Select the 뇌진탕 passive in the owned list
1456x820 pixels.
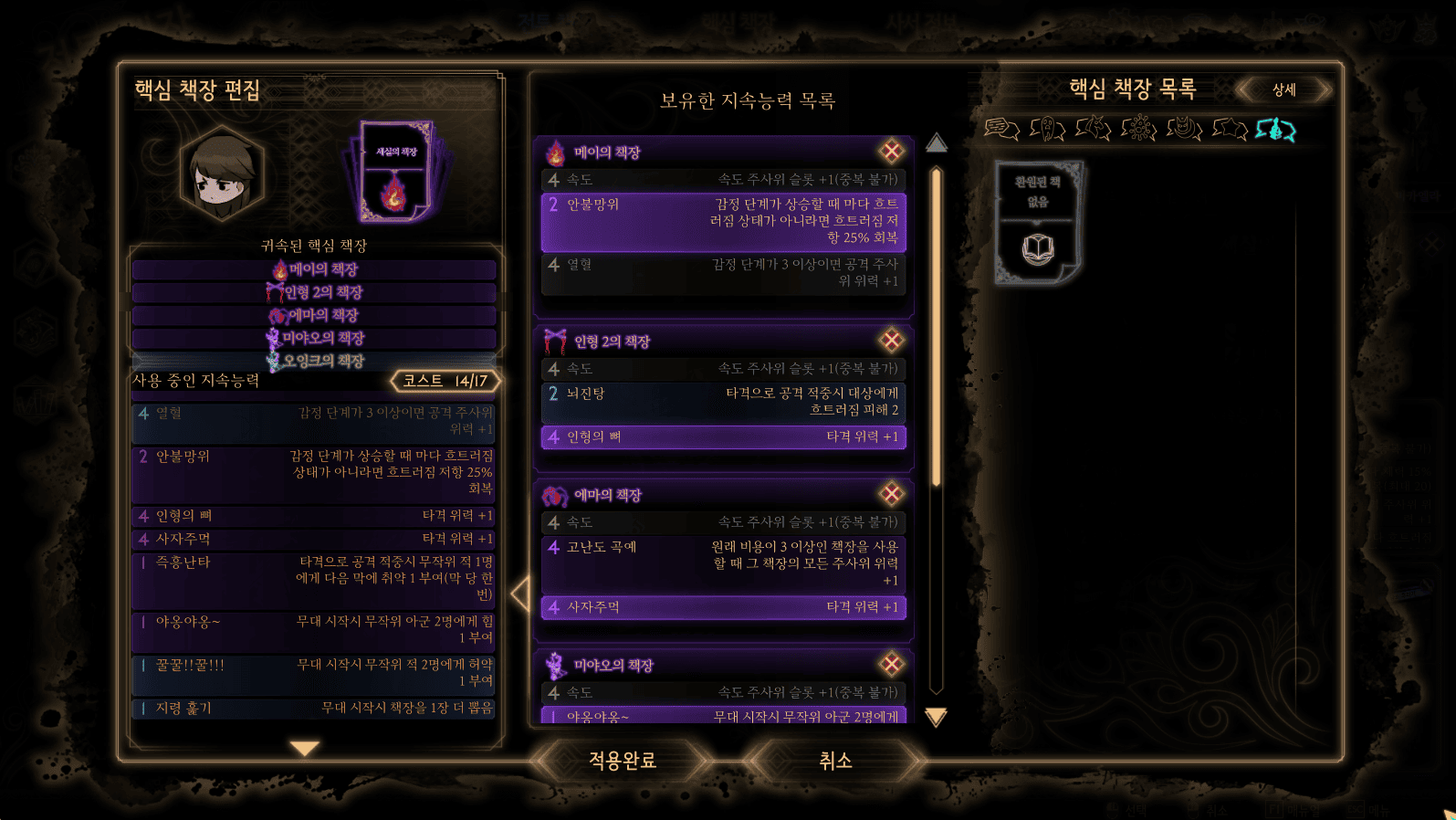point(723,402)
